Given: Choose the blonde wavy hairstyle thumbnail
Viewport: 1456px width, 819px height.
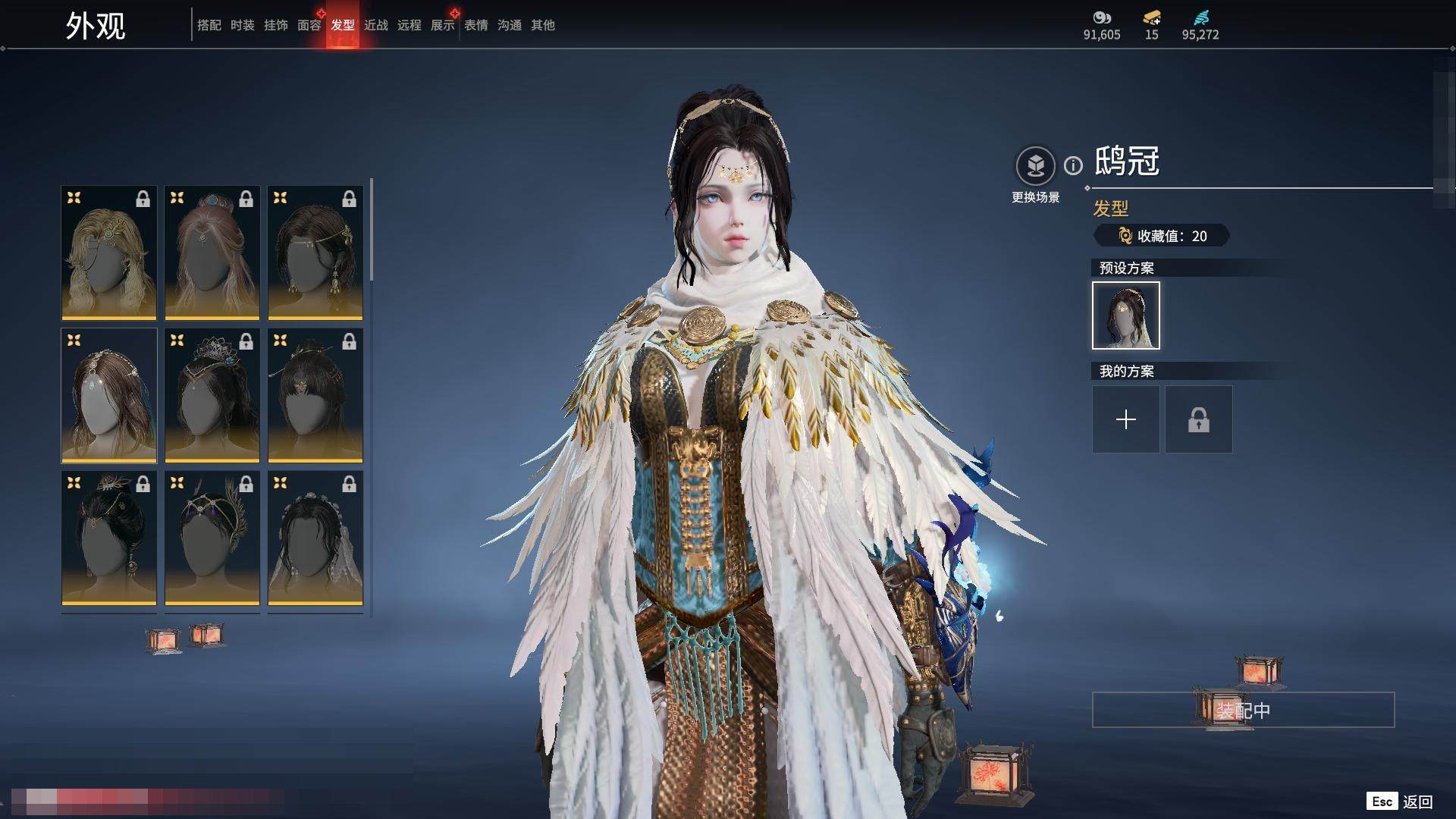Looking at the screenshot, I should point(109,253).
